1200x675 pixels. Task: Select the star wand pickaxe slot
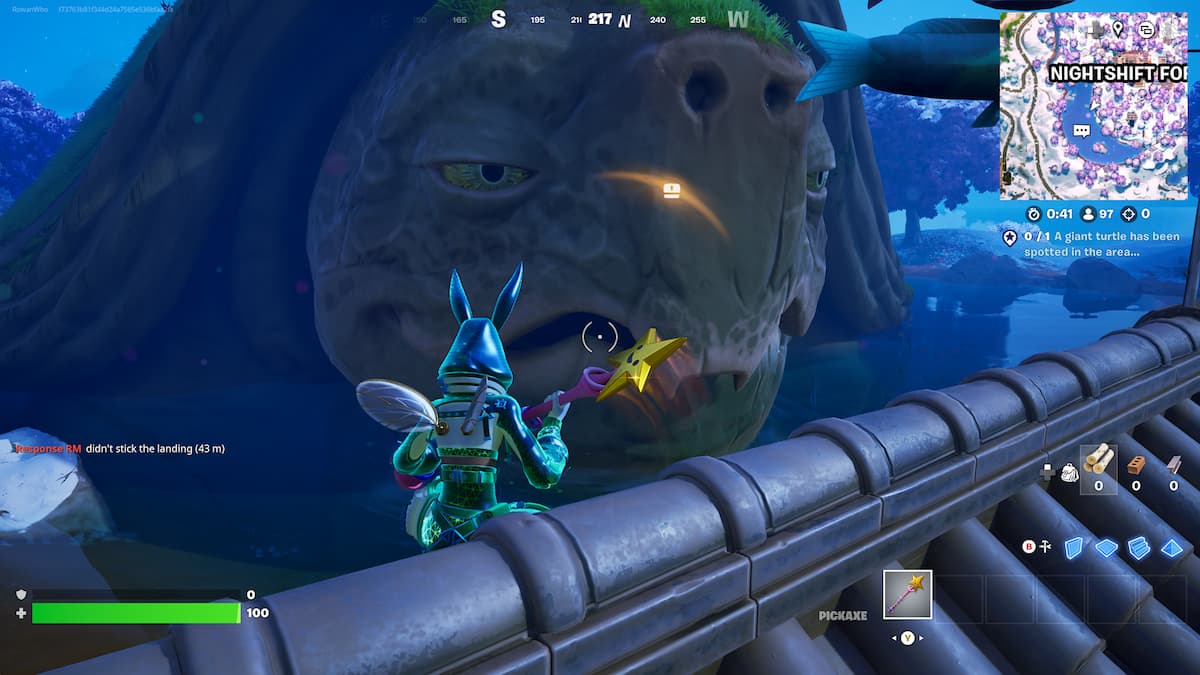tap(908, 595)
